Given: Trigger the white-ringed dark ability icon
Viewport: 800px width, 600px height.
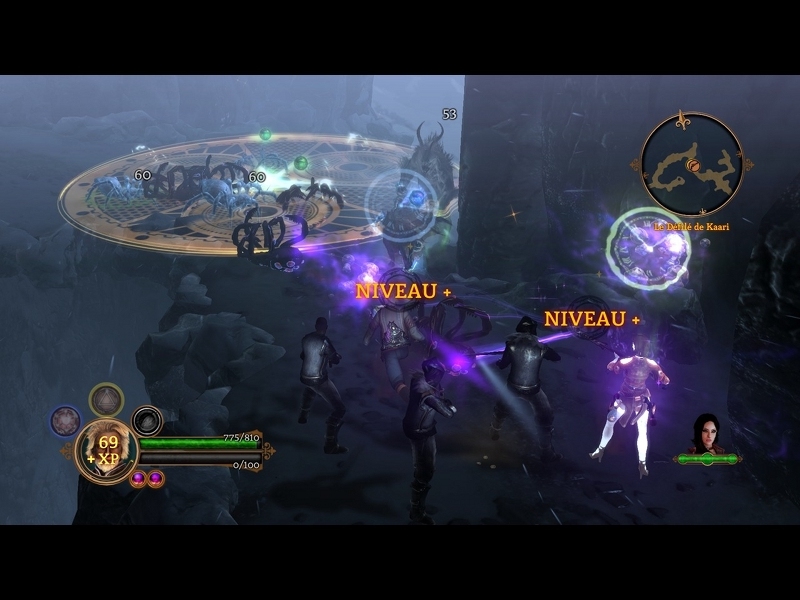Looking at the screenshot, I should tap(147, 420).
